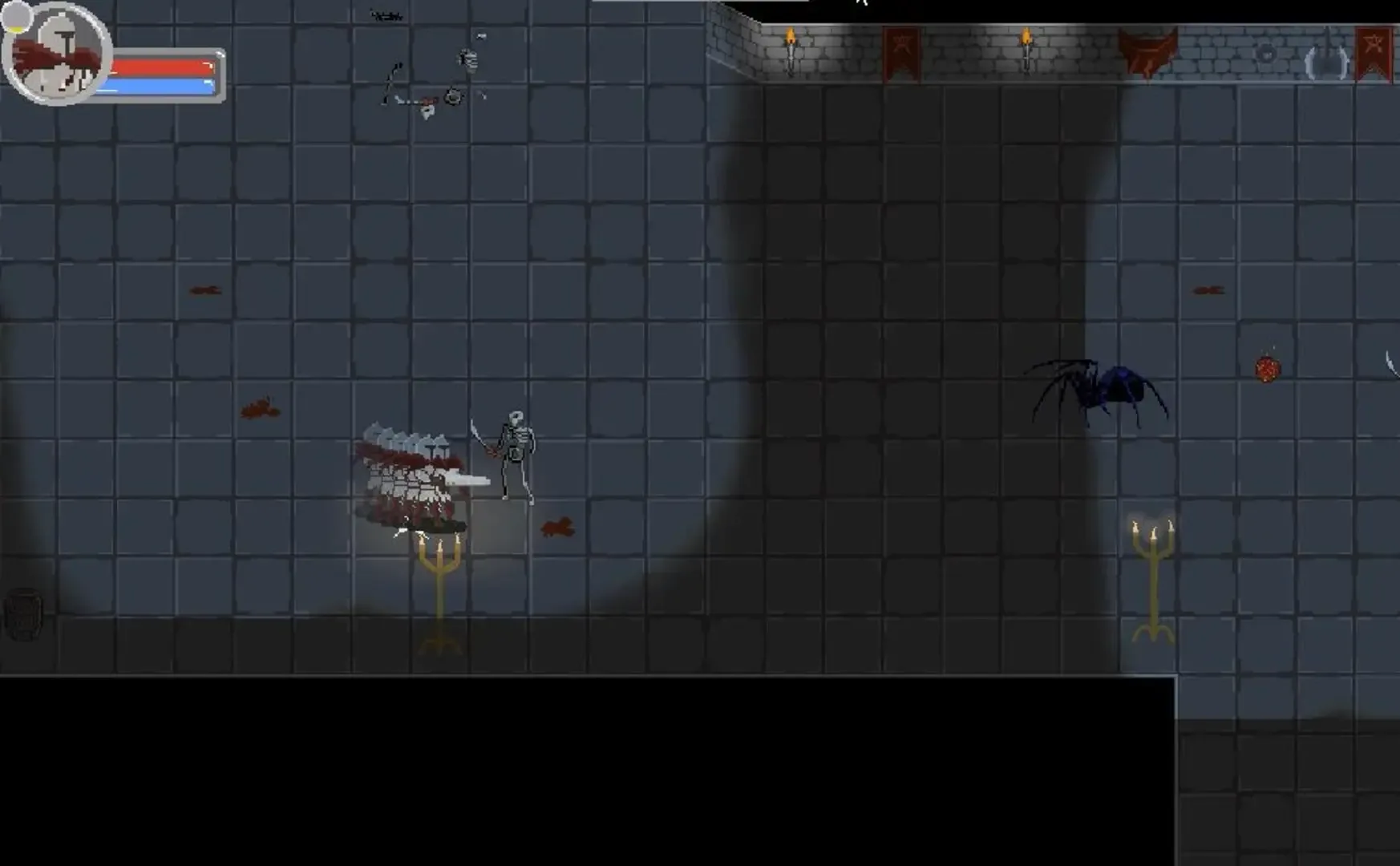The width and height of the screenshot is (1400, 866).
Task: Select the mounted shield on the upper wall
Action: point(1267,54)
